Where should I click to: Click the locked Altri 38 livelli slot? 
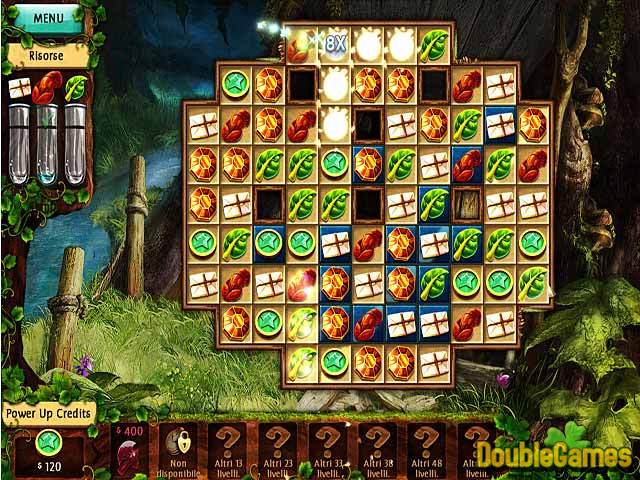tap(377, 448)
